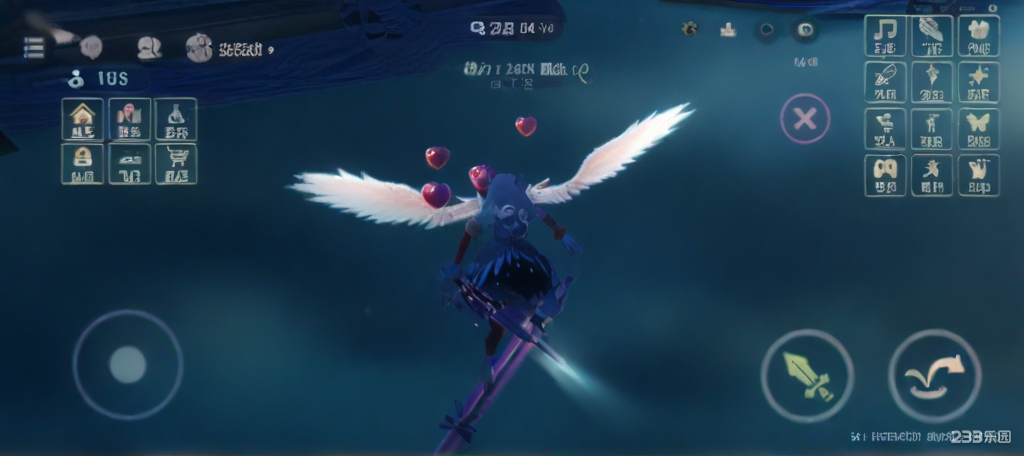The height and width of the screenshot is (456, 1024).
Task: Open the shopping cart tile
Action: pyautogui.click(x=176, y=164)
